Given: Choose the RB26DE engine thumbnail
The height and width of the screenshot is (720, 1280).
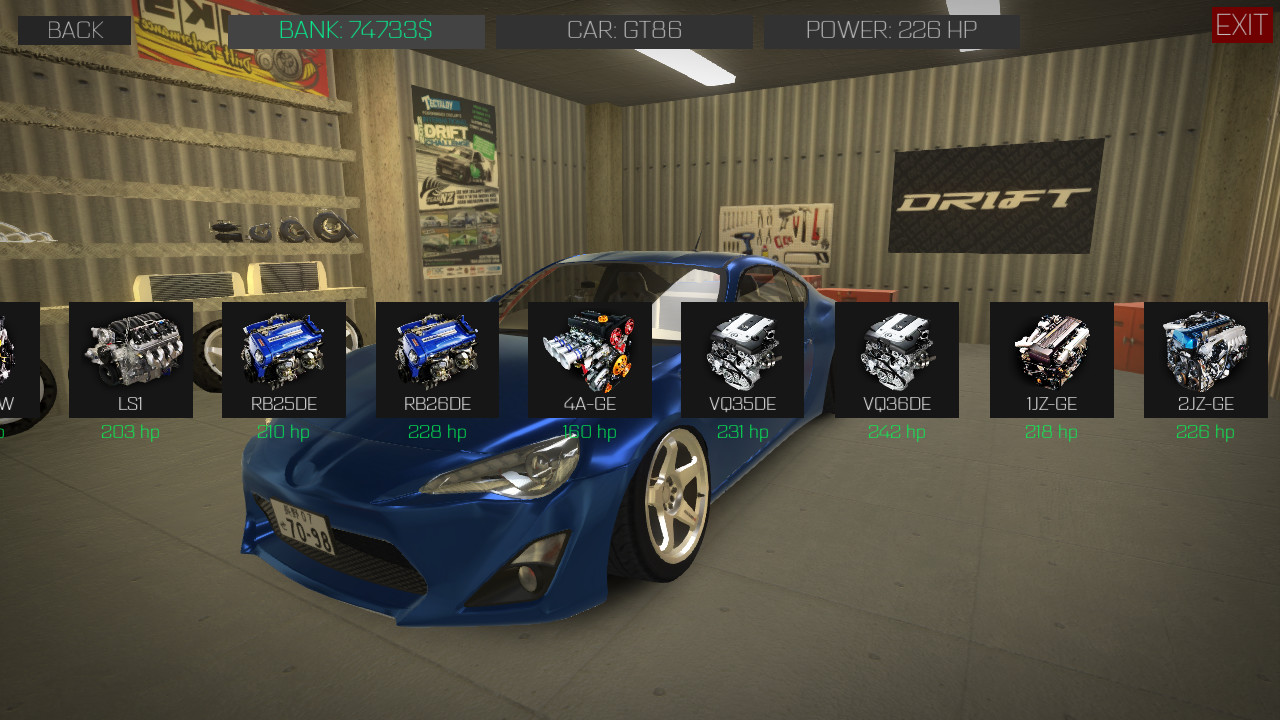Looking at the screenshot, I should 437,359.
